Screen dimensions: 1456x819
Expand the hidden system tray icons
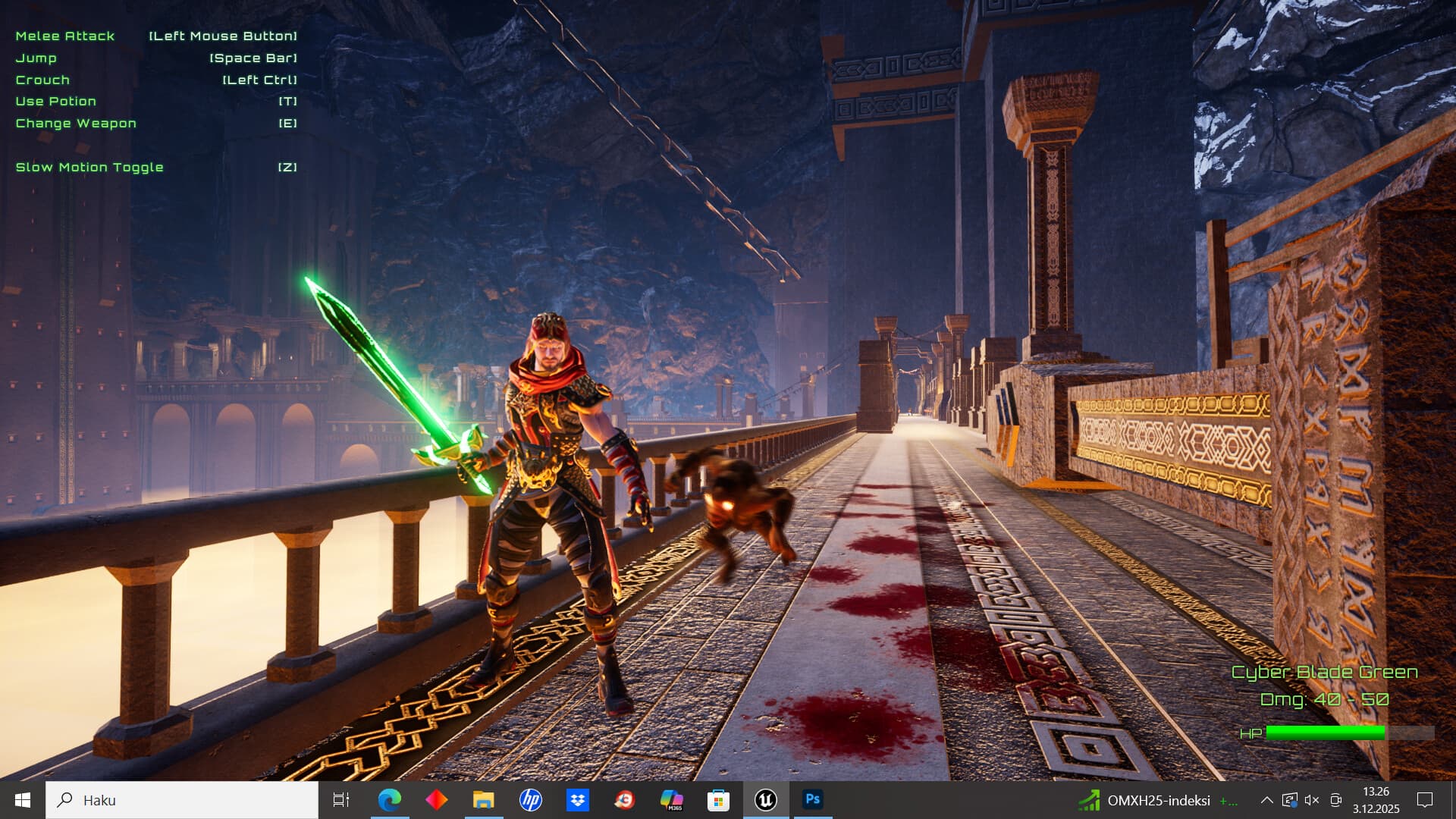pos(1266,799)
